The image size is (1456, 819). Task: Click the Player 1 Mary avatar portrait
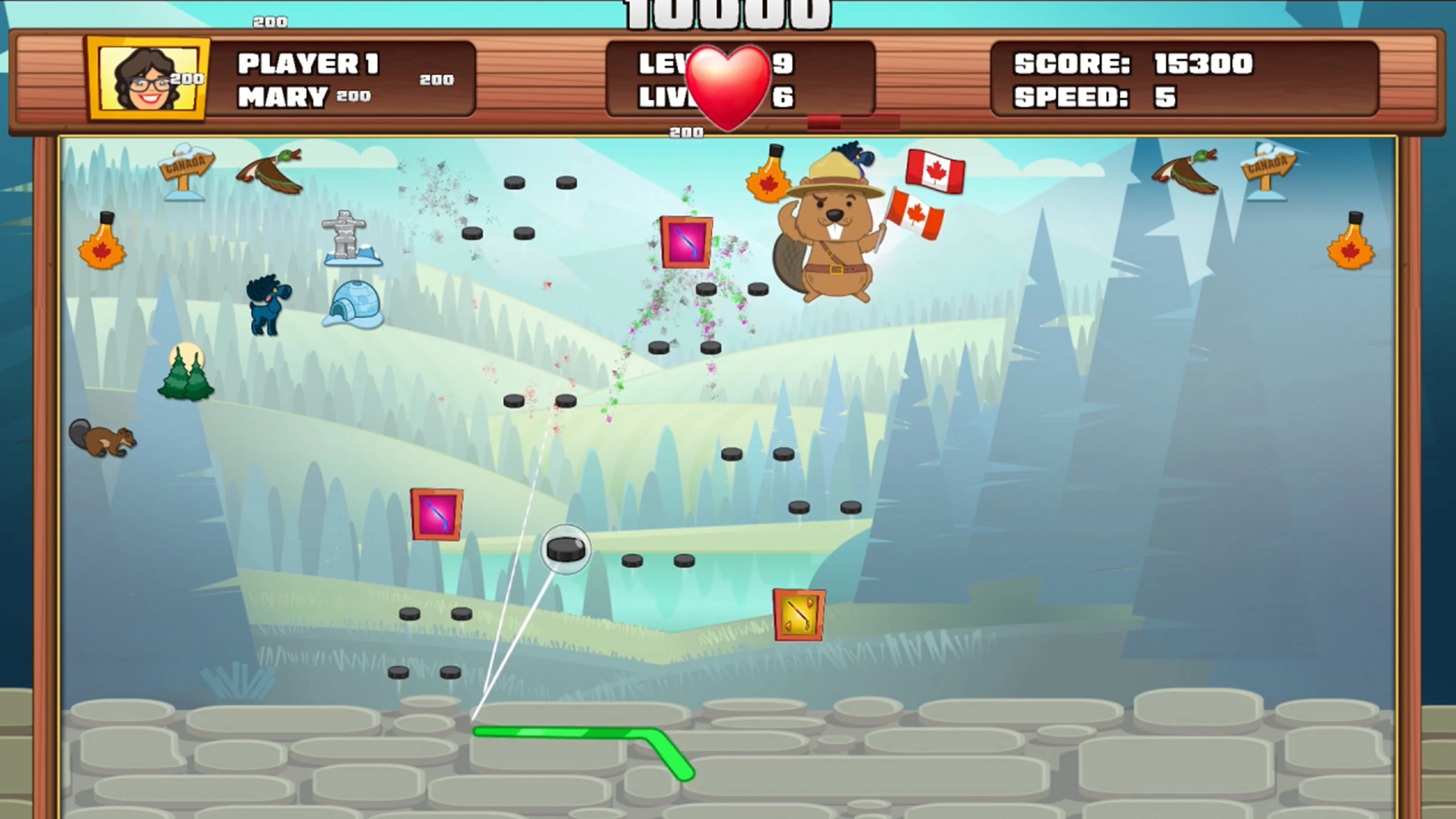pos(147,79)
